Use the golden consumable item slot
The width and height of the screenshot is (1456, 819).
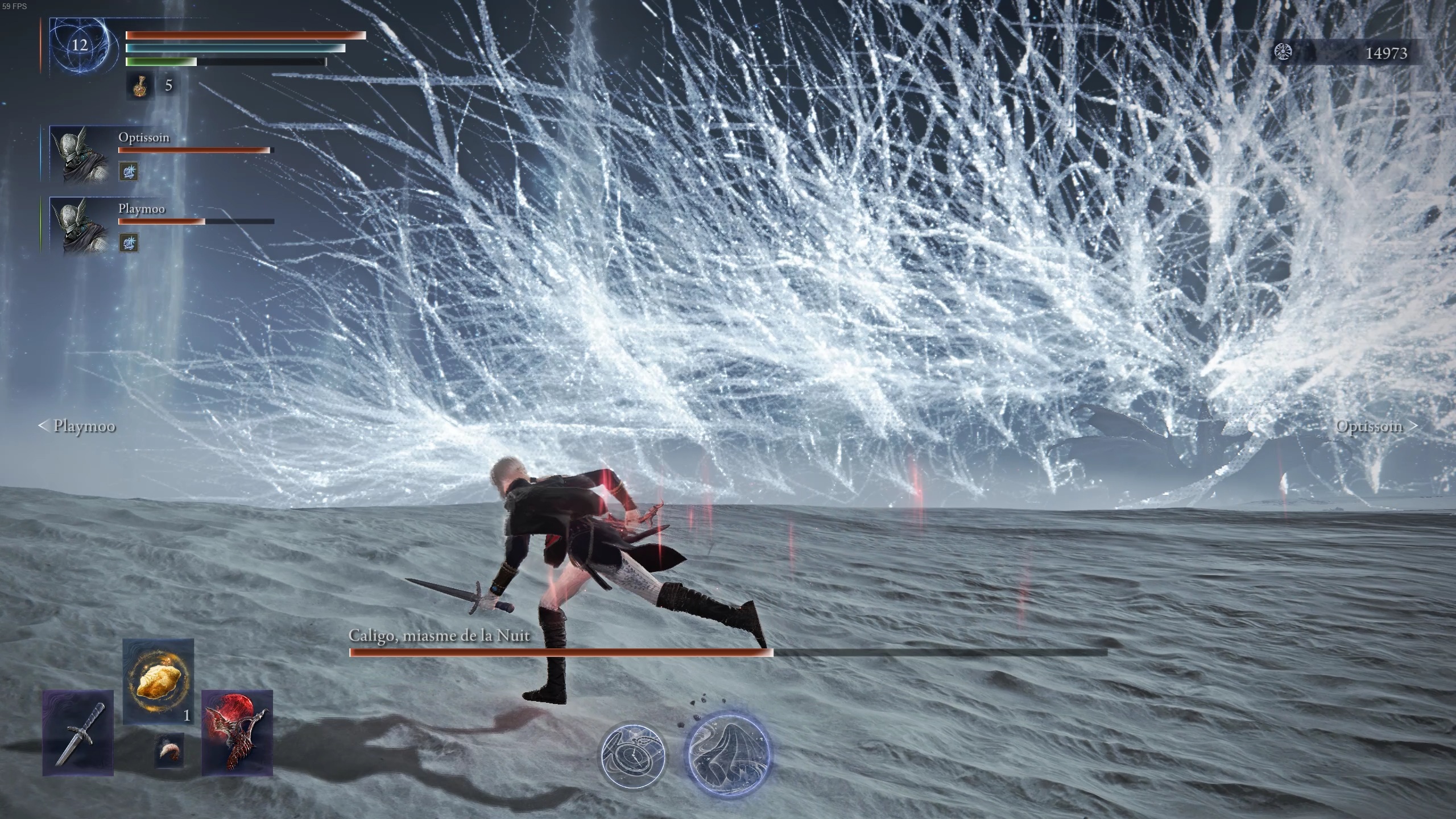(158, 681)
